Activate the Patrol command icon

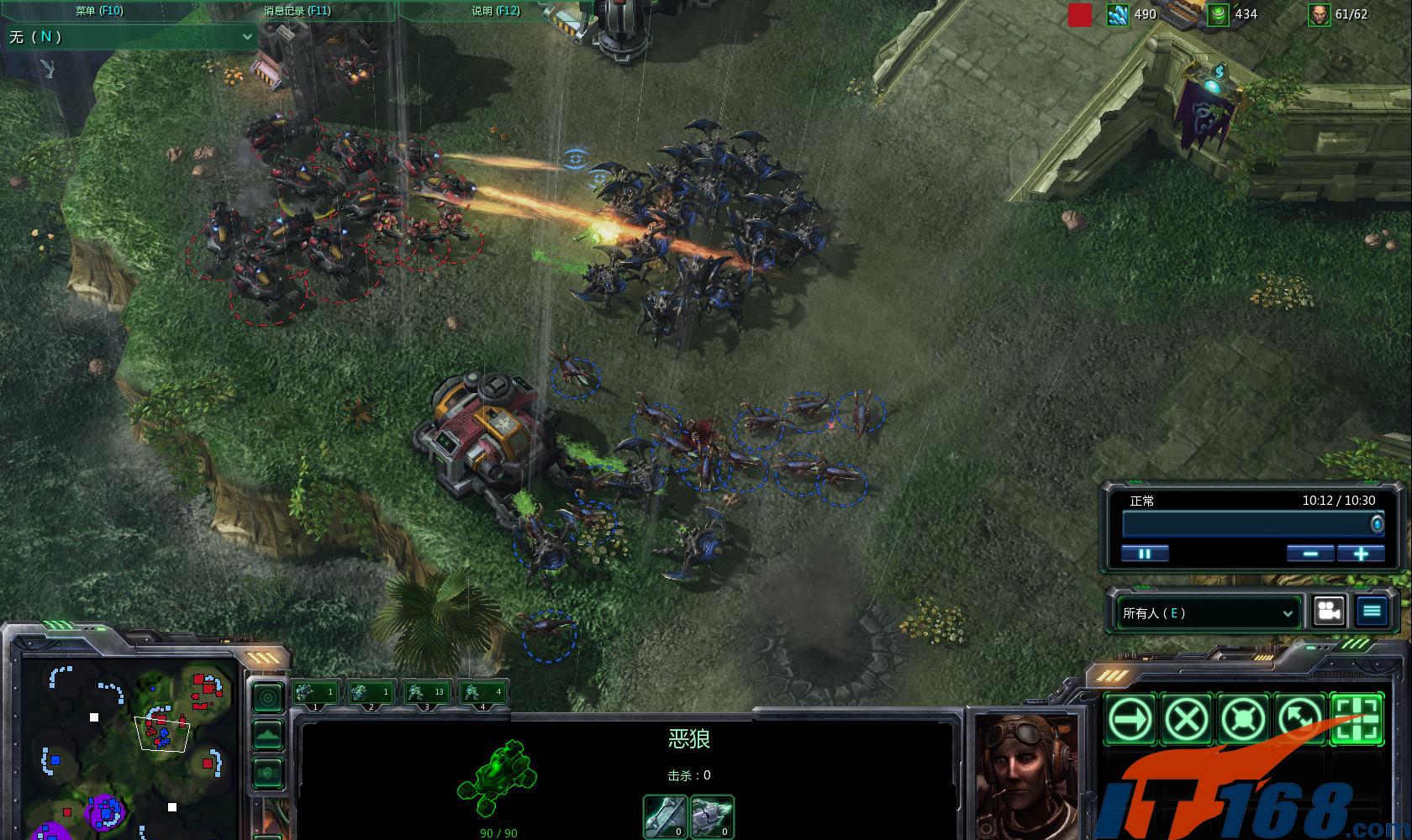click(1300, 719)
